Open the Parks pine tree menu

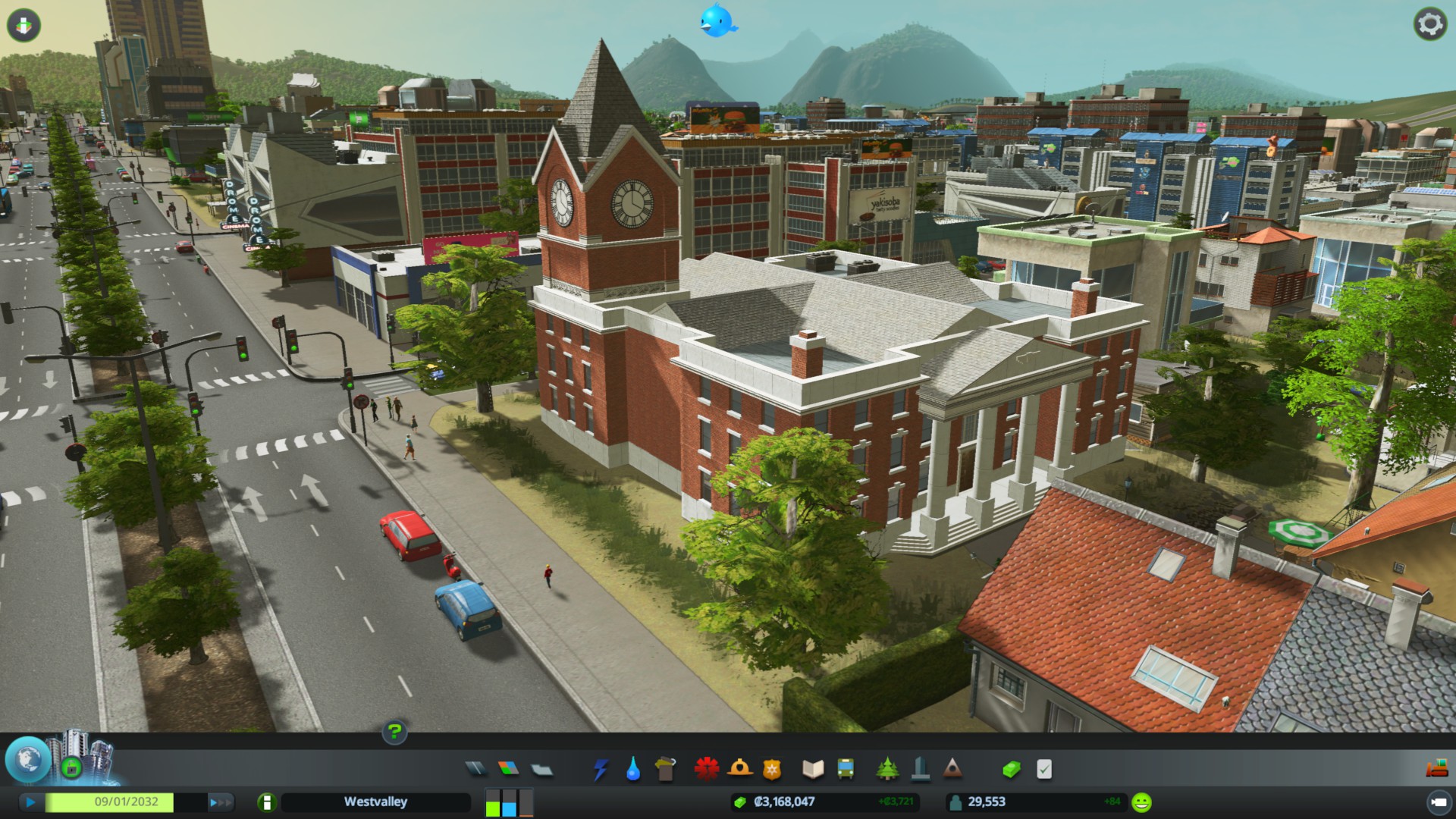click(x=887, y=769)
